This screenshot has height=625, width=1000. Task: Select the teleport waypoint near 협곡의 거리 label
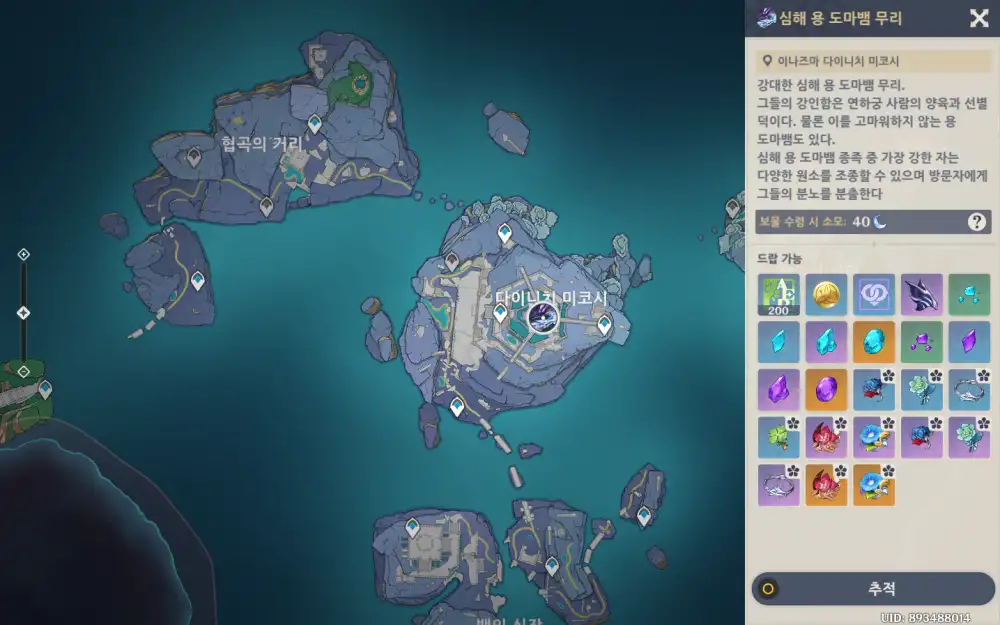coord(314,124)
